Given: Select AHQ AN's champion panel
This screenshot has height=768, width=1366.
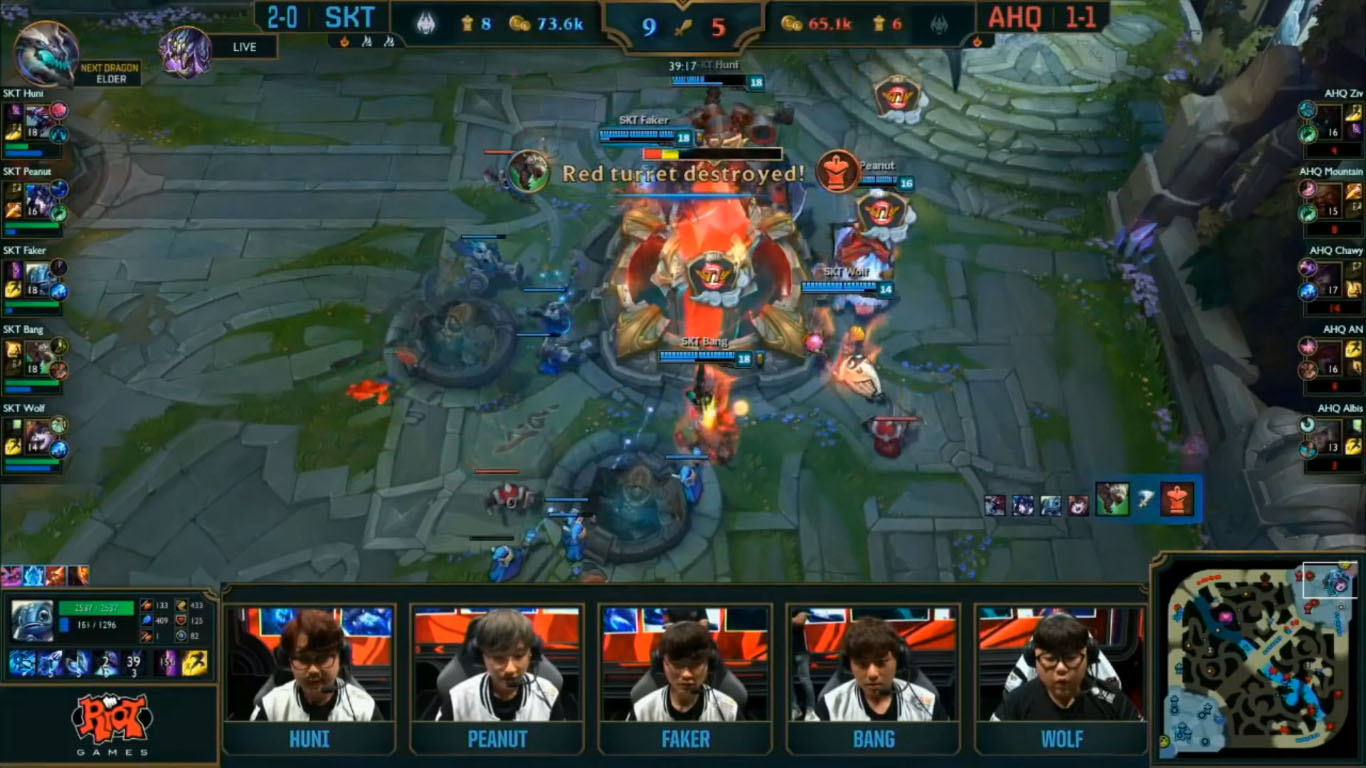Looking at the screenshot, I should tap(1330, 359).
